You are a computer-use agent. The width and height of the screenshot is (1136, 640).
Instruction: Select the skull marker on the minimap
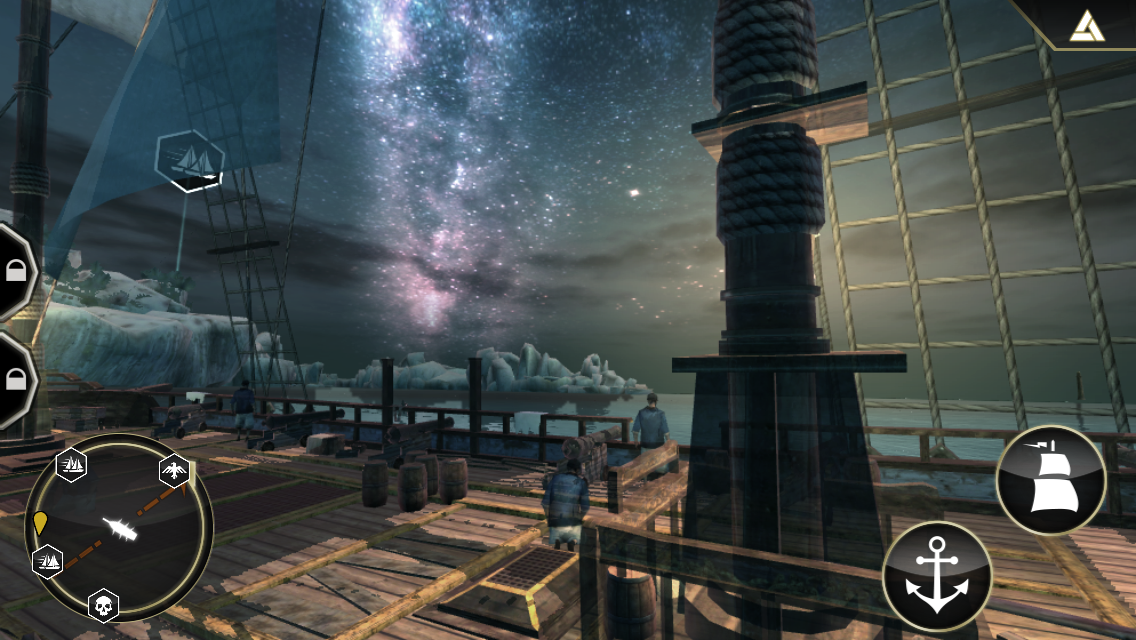(x=103, y=604)
